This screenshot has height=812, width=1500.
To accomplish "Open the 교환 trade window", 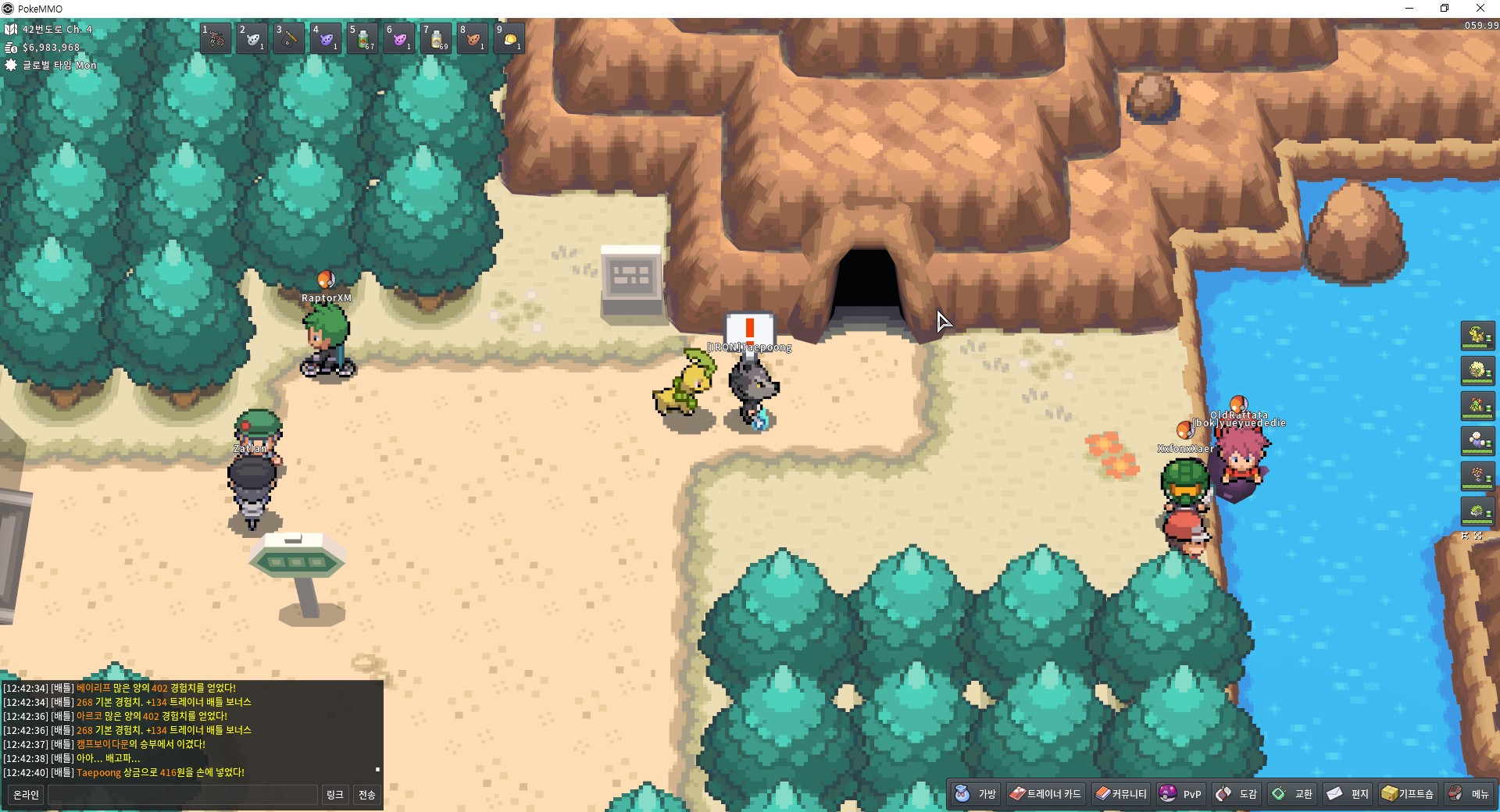I will 1292,793.
